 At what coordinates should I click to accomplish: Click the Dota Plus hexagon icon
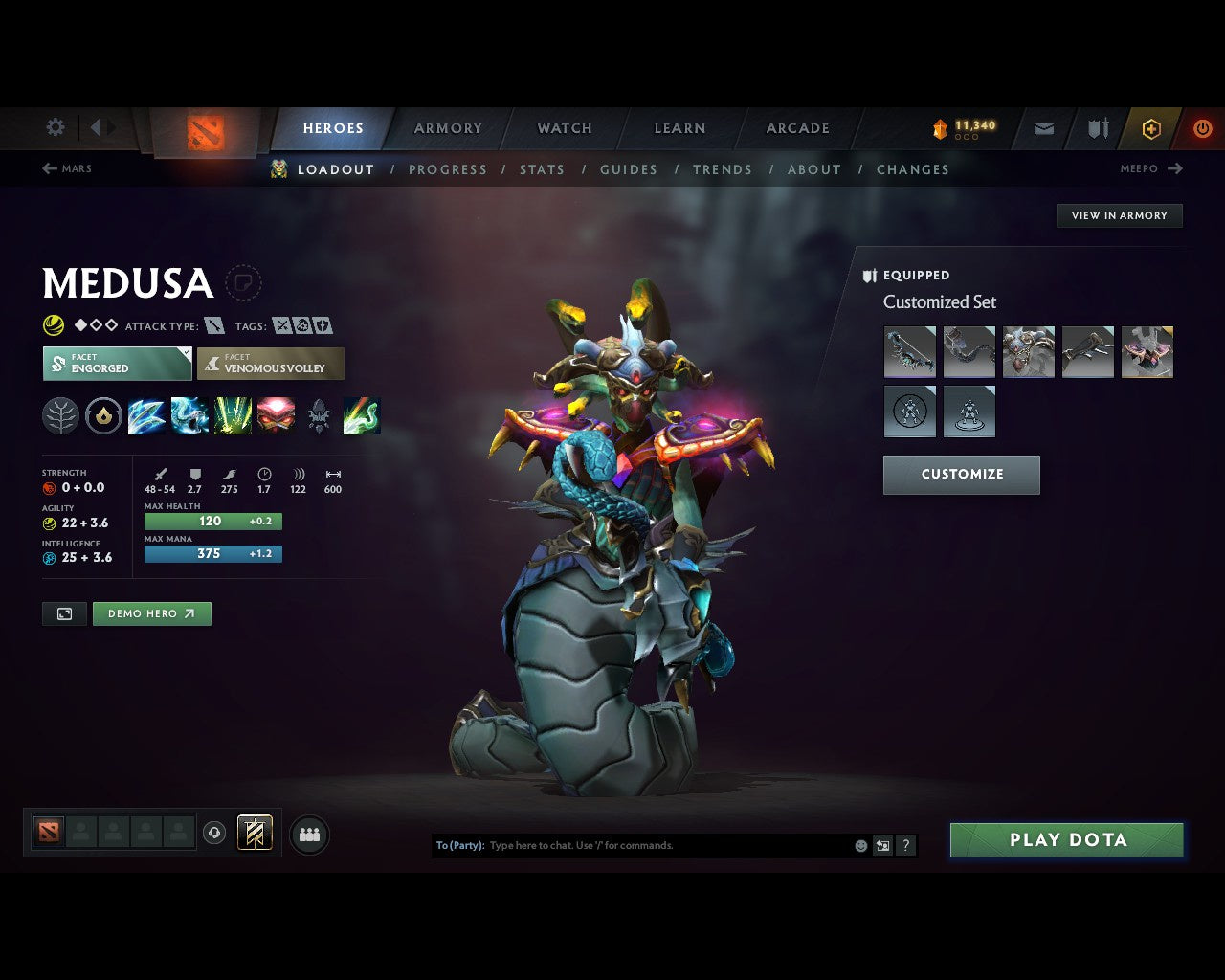pos(1151,127)
